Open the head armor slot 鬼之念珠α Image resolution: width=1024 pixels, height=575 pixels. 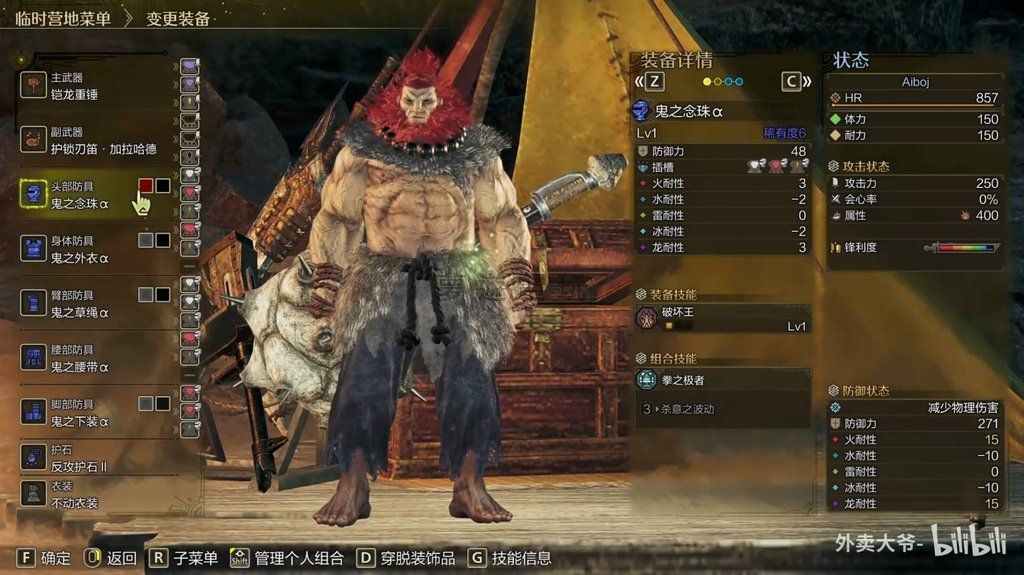pyautogui.click(x=80, y=194)
